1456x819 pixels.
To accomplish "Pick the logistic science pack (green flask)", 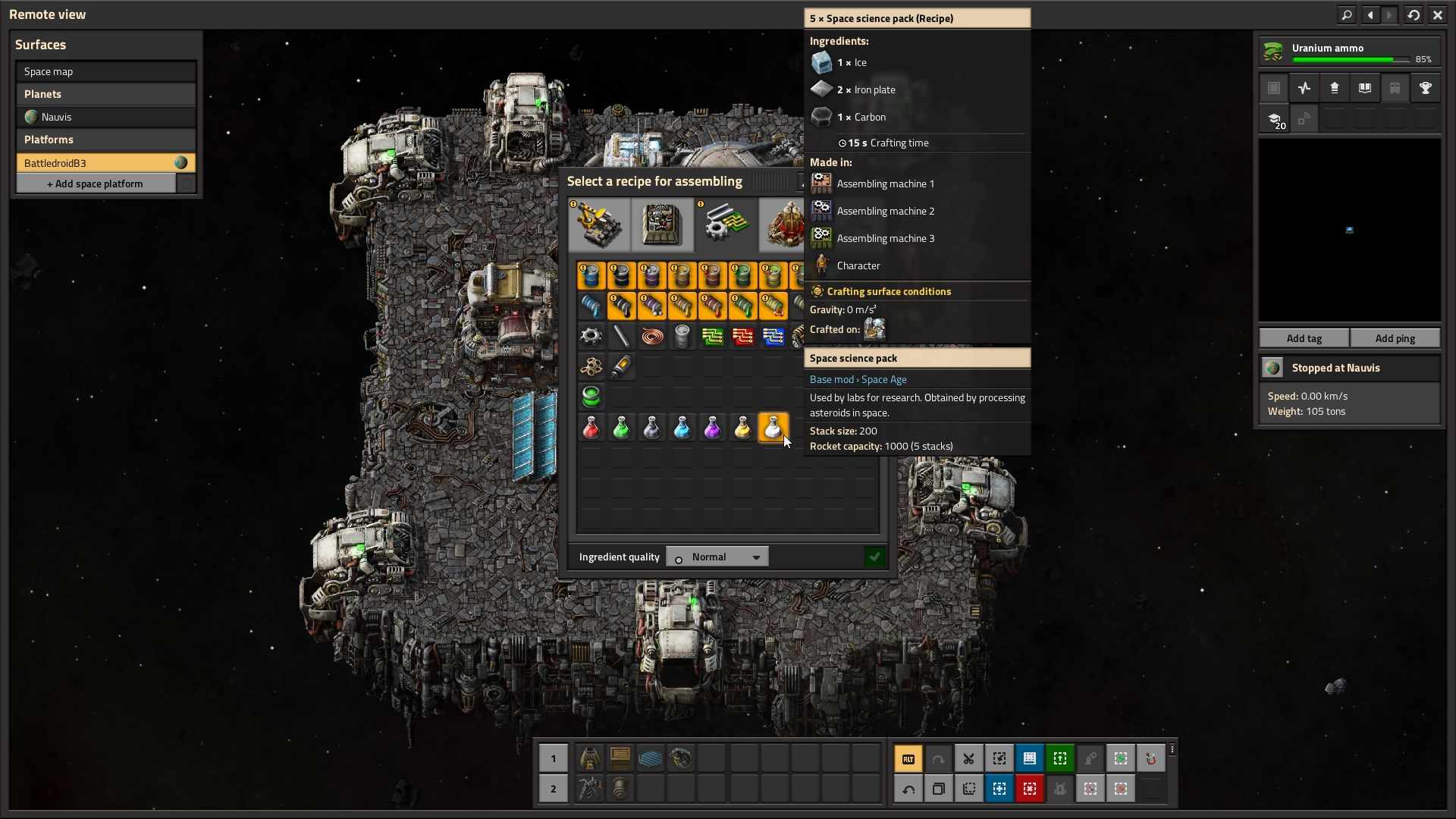I will pyautogui.click(x=621, y=428).
